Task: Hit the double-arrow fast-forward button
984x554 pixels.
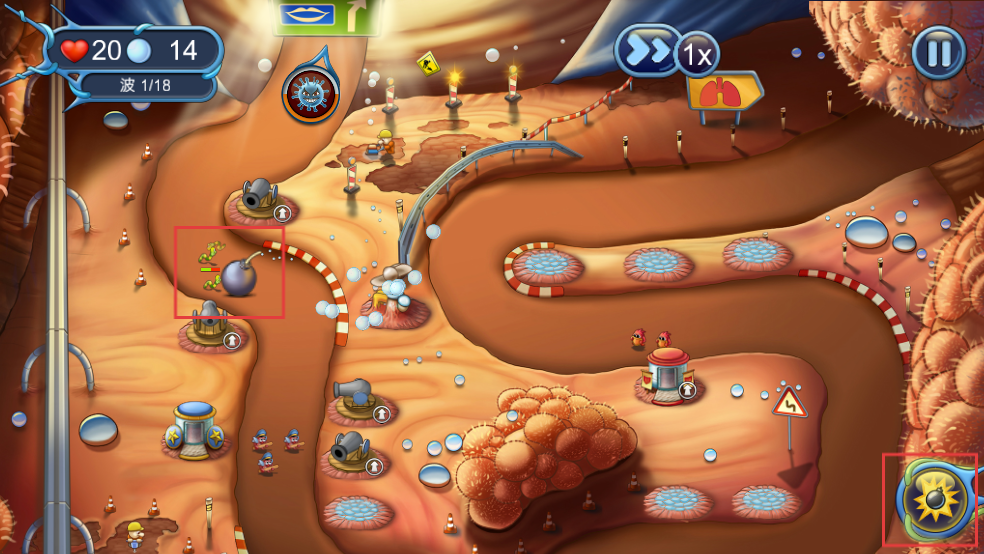Action: click(x=646, y=50)
